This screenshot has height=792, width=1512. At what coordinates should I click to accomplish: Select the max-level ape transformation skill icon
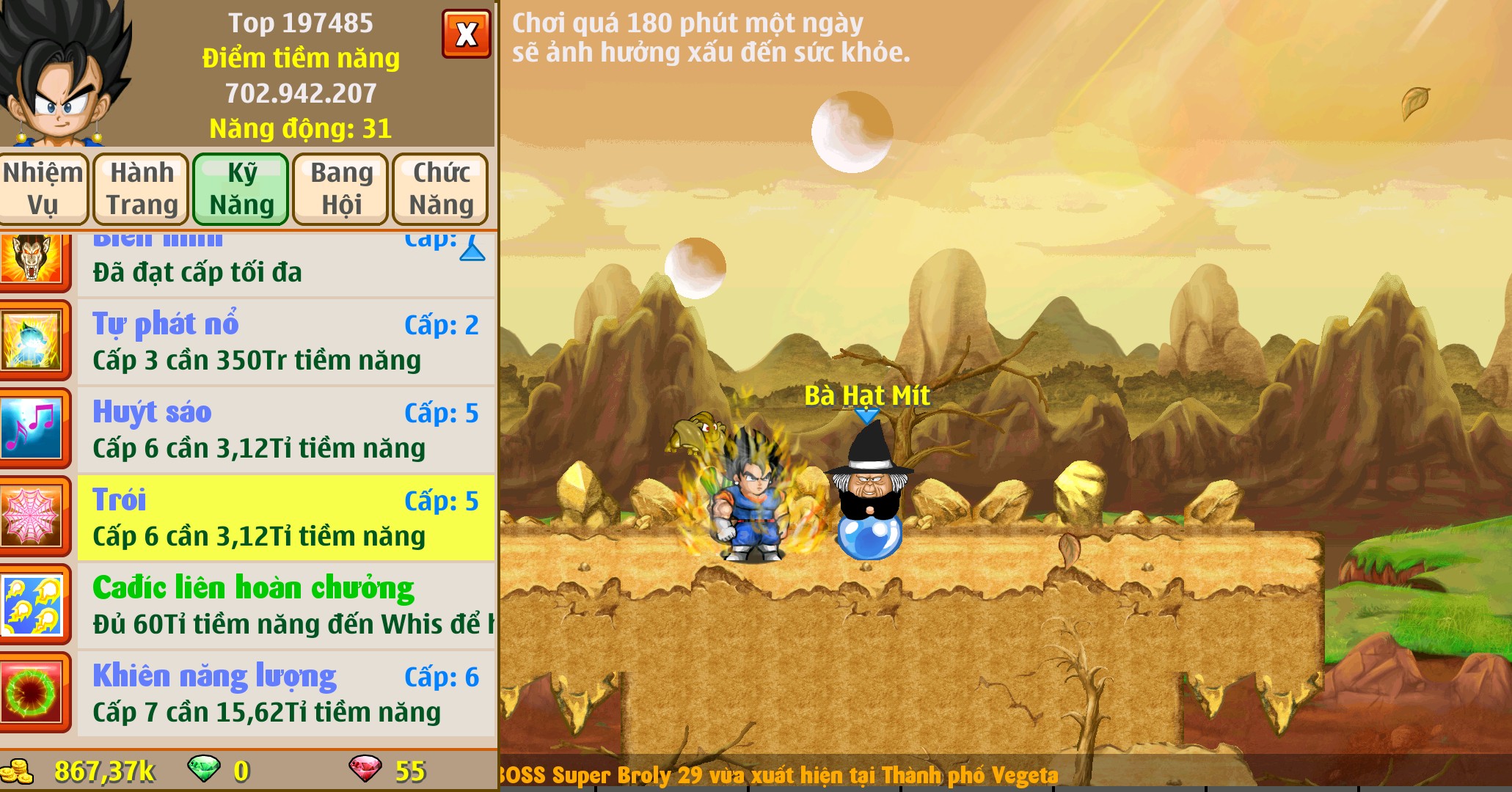32,260
